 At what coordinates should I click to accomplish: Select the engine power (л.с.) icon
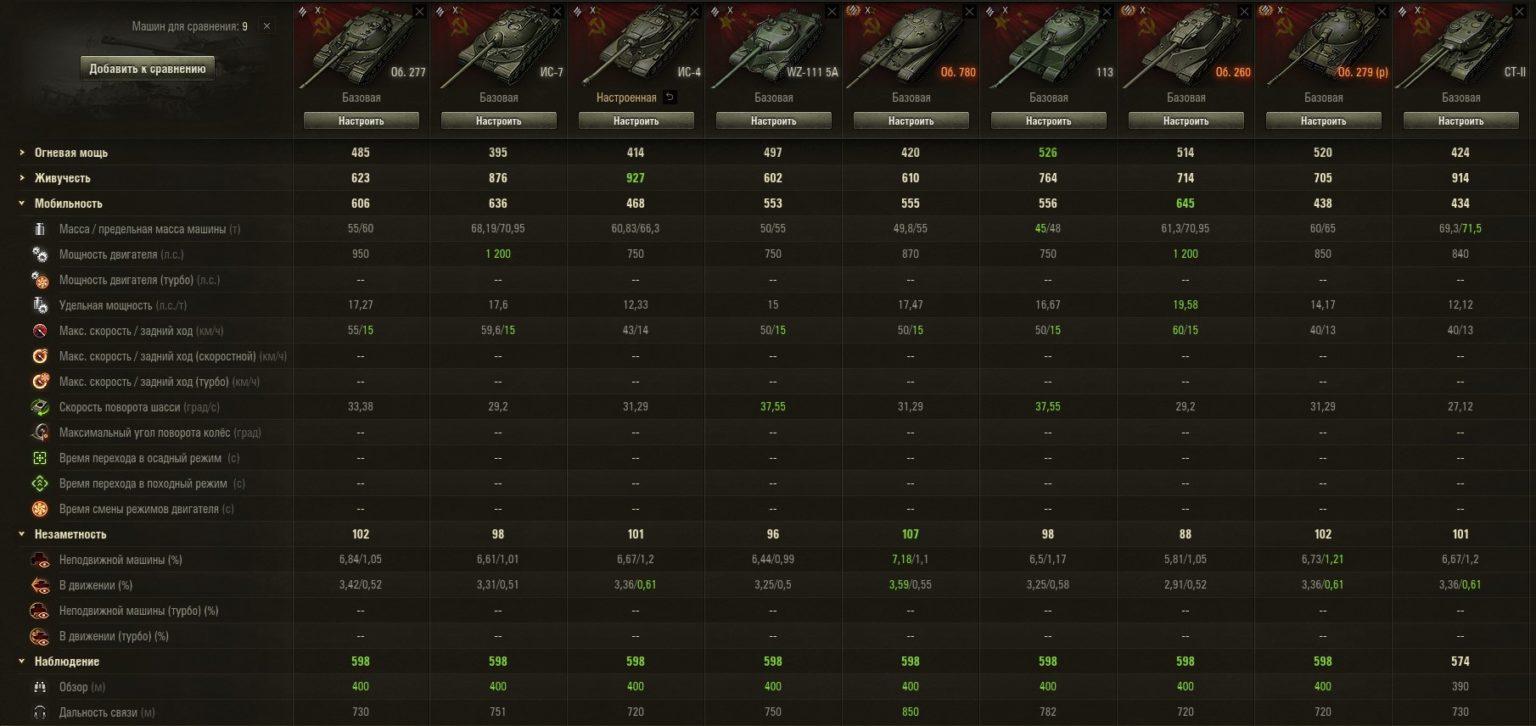click(40, 254)
